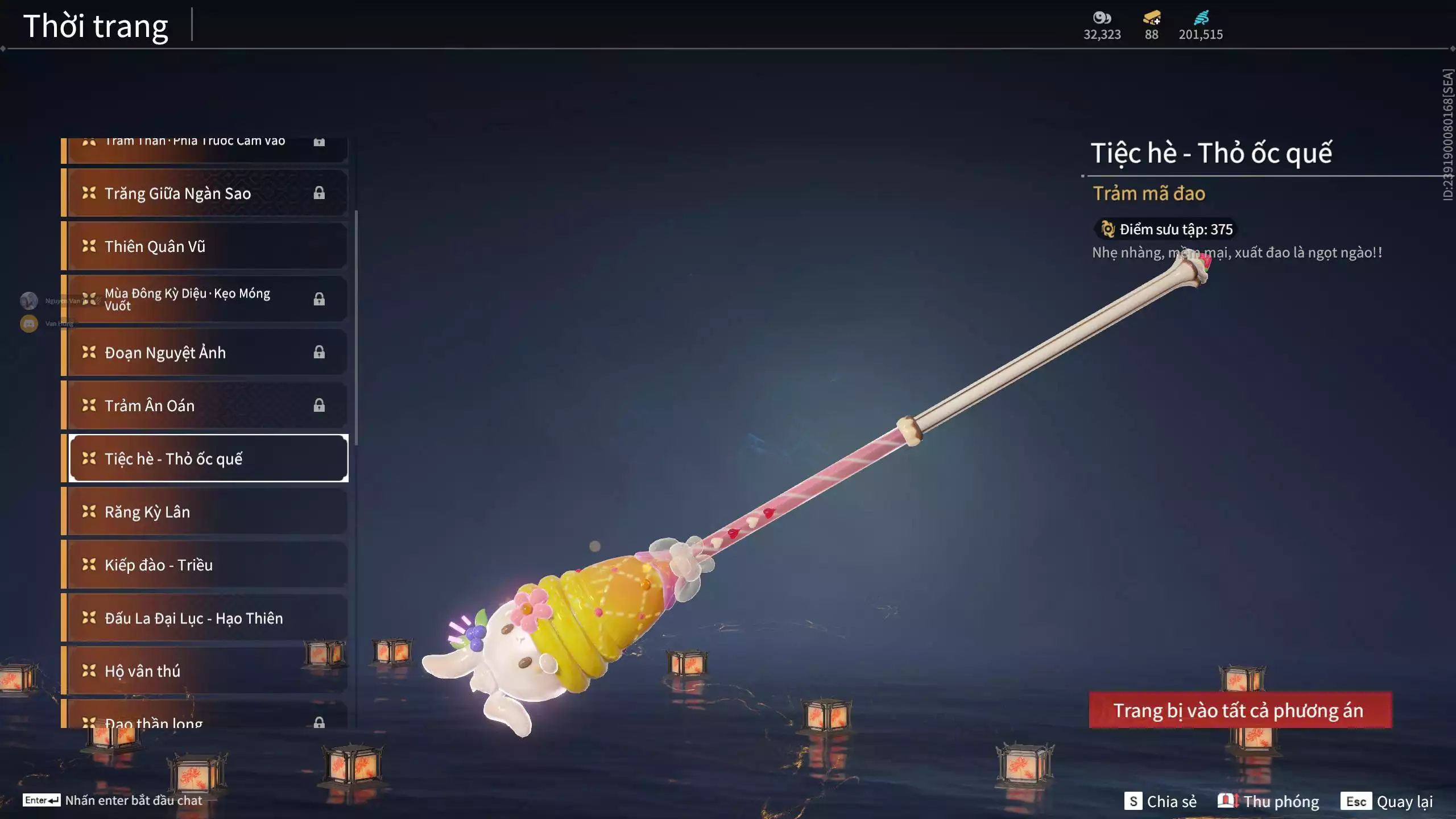Pick the Đoạn Nguyệt Ảnh skin
Viewport: 1456px width, 819px height.
coord(205,353)
